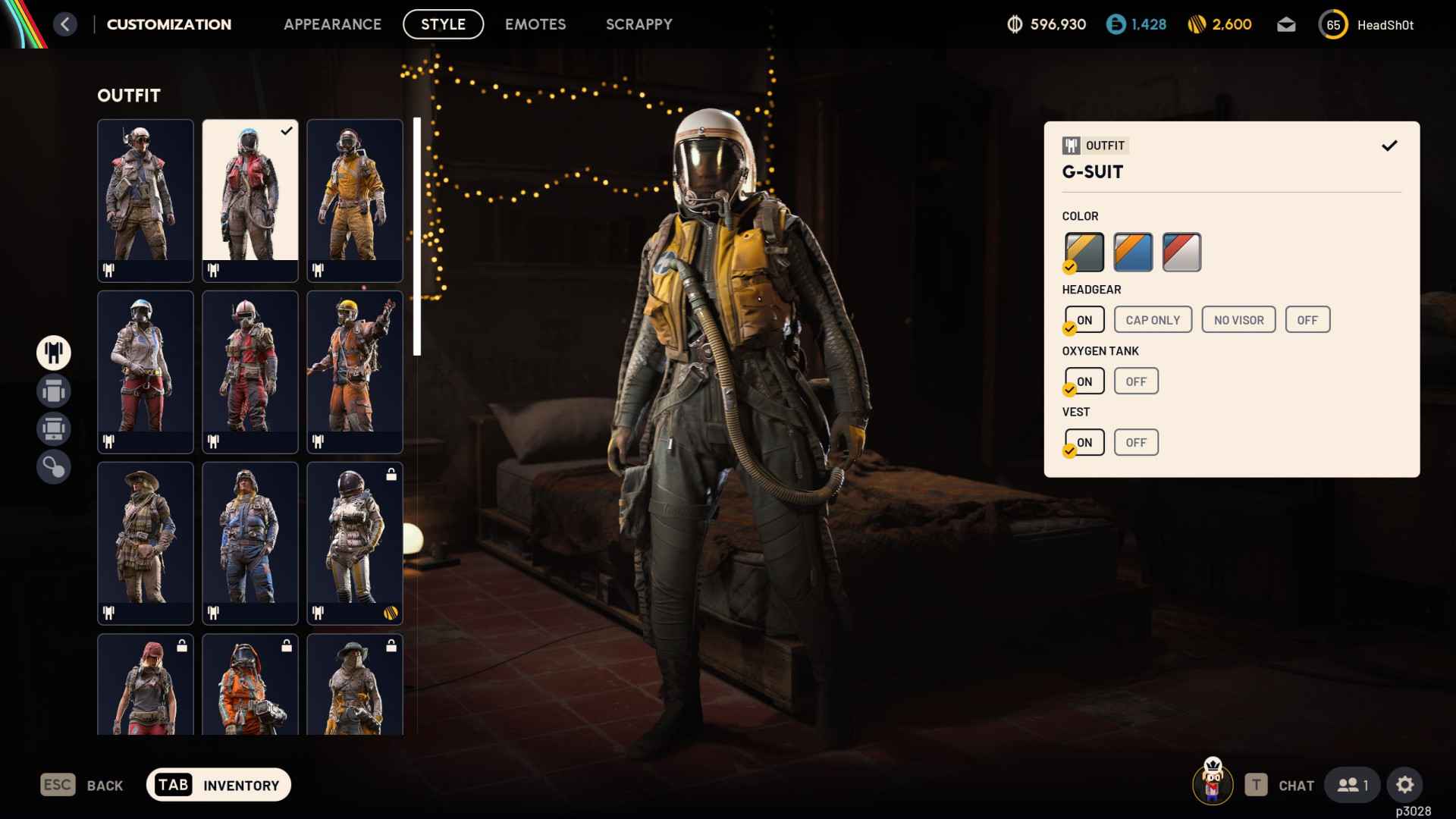The width and height of the screenshot is (1456, 819).
Task: Switch to the Emotes tab
Action: click(x=535, y=24)
